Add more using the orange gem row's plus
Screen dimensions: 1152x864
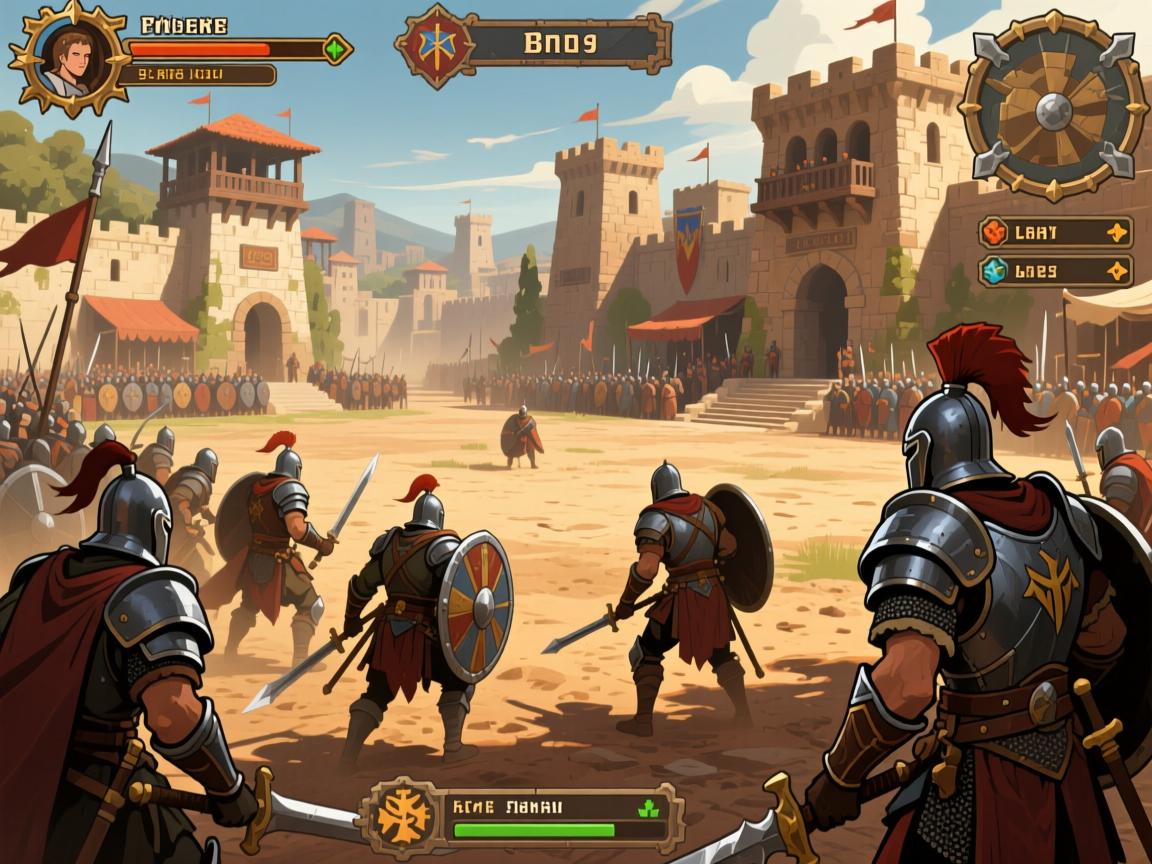coord(1117,233)
